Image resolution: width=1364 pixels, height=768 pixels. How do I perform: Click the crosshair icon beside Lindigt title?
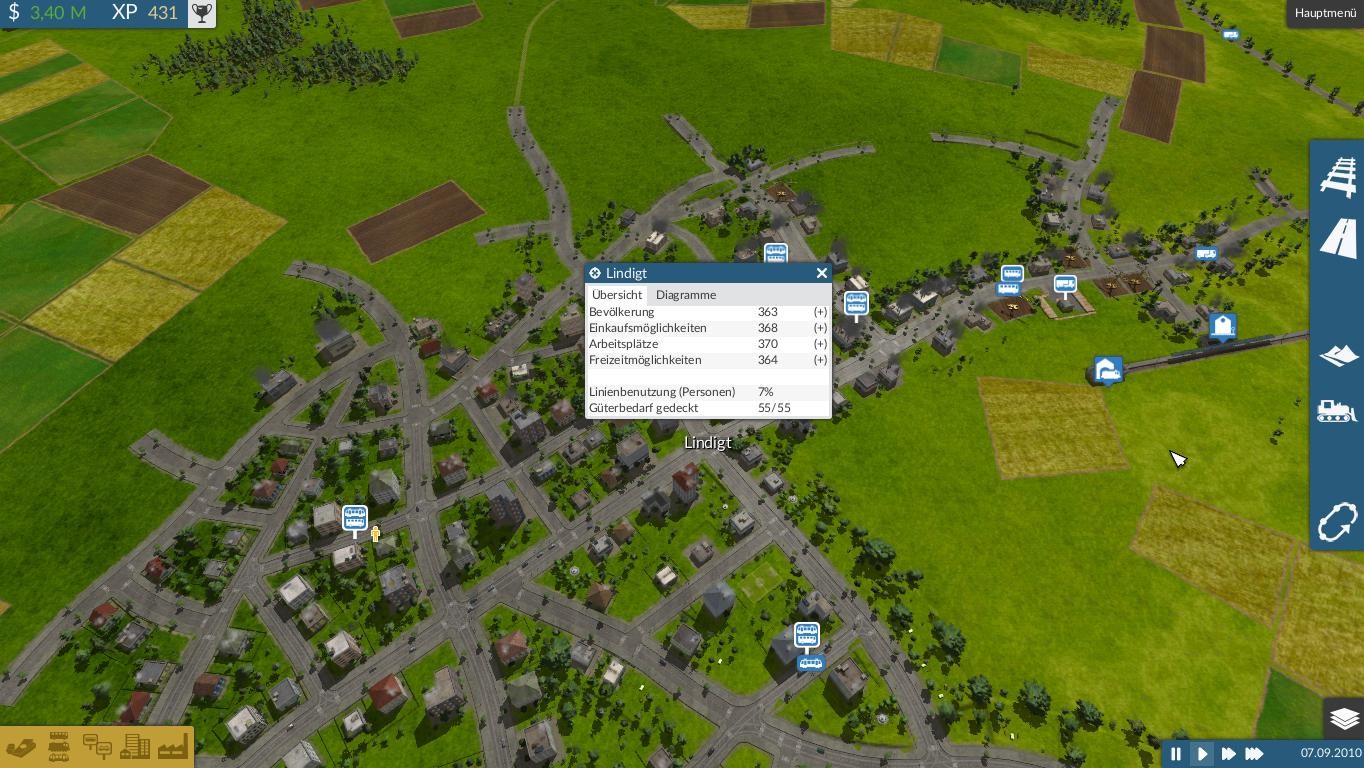tap(595, 273)
